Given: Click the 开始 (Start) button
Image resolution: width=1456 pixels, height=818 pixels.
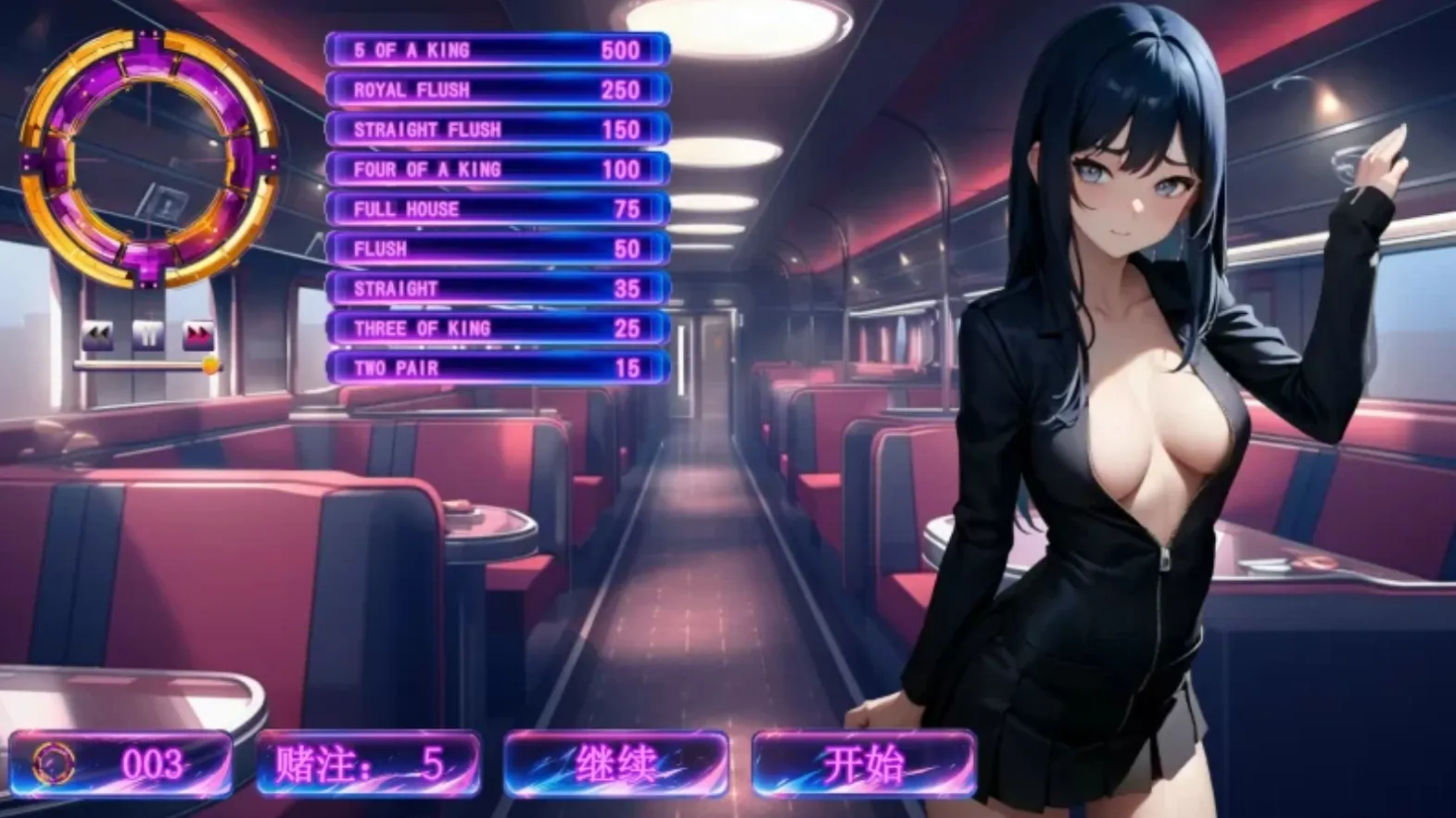Looking at the screenshot, I should click(x=863, y=764).
